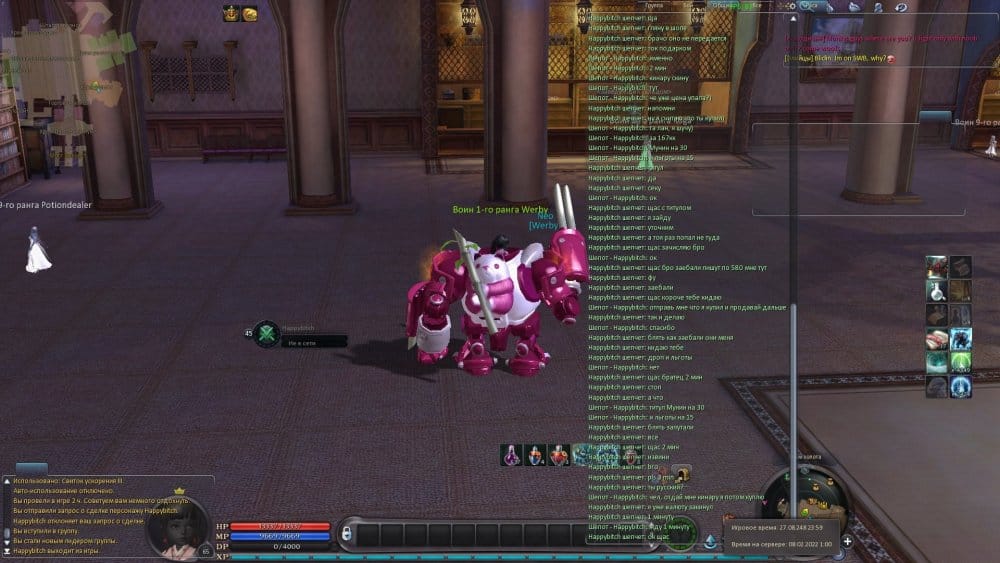Use the magnifying flask side-panel icon
Viewport: 1000px width, 563px height.
point(936,291)
